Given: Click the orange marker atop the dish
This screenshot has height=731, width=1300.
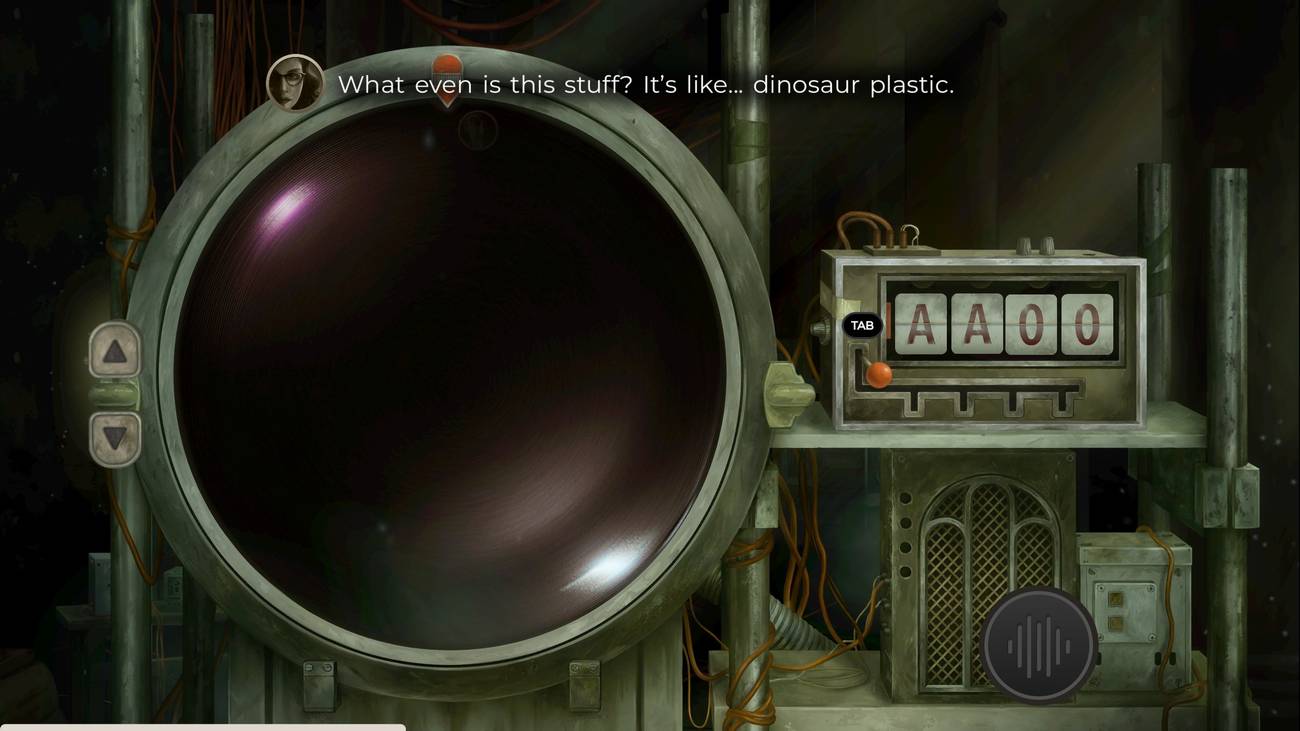Looking at the screenshot, I should (x=447, y=68).
